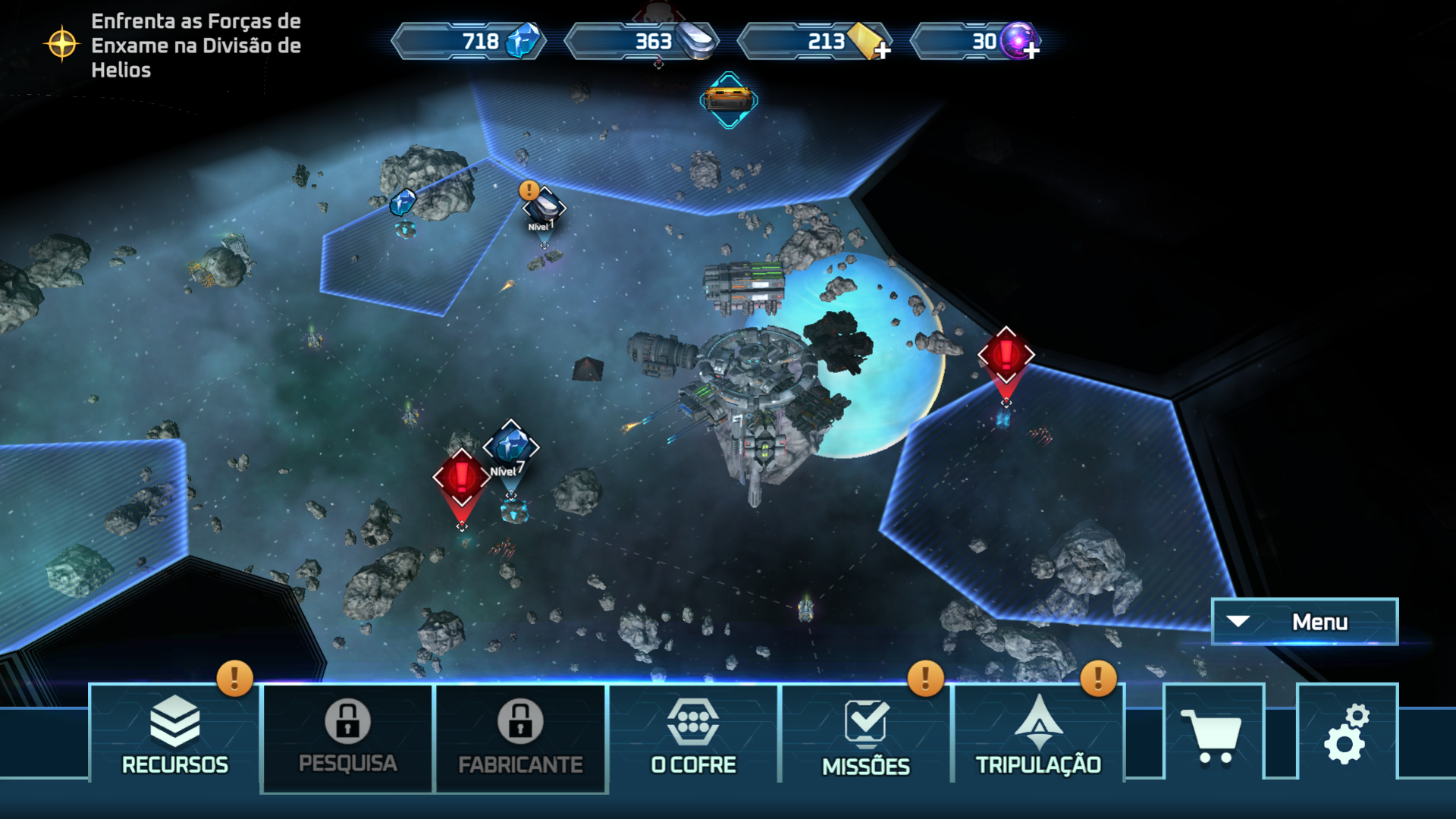
Task: Collapse the Menu dropdown
Action: coord(1304,622)
